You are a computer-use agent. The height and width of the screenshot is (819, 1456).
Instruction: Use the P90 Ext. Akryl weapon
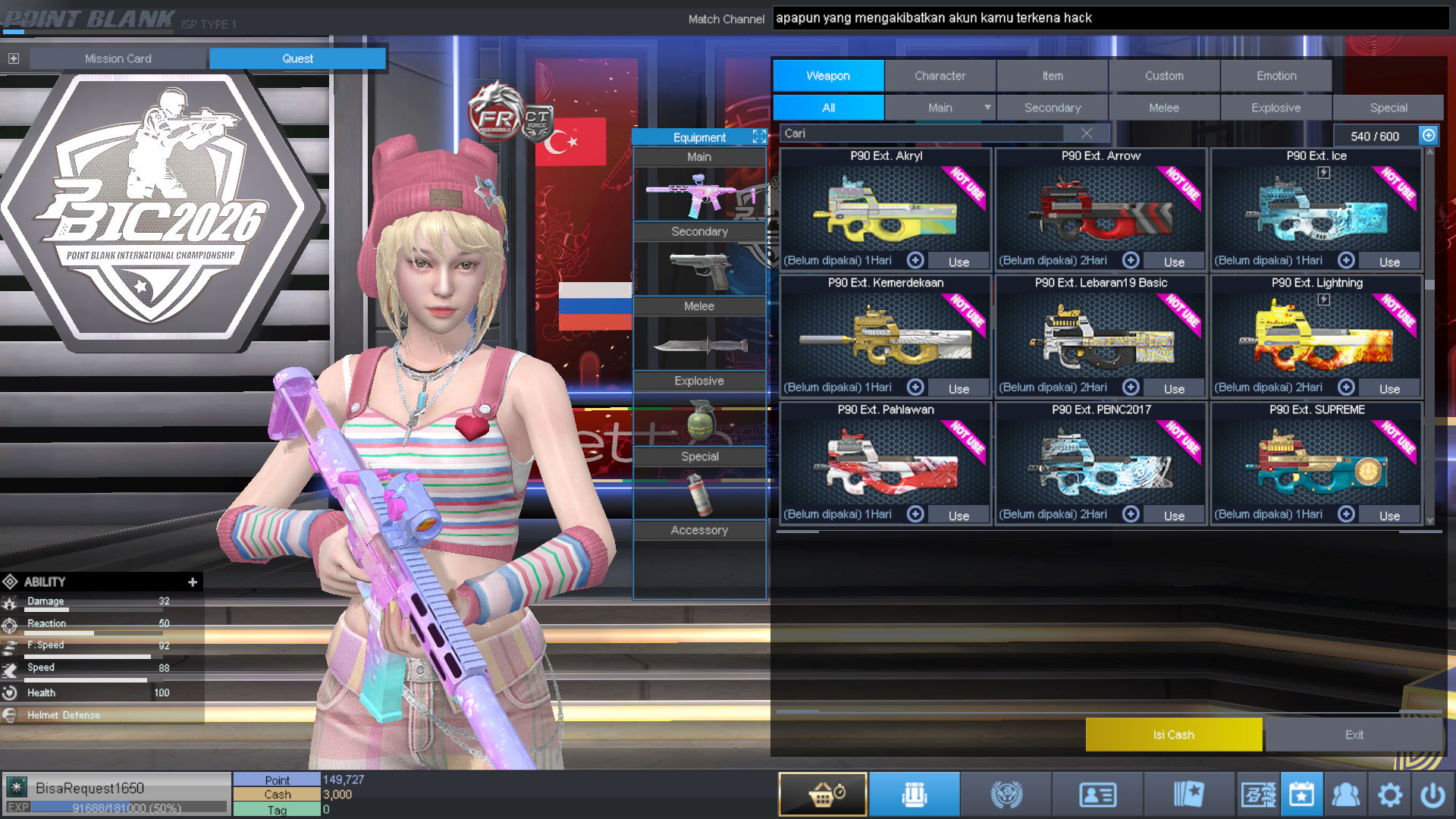pyautogui.click(x=959, y=262)
